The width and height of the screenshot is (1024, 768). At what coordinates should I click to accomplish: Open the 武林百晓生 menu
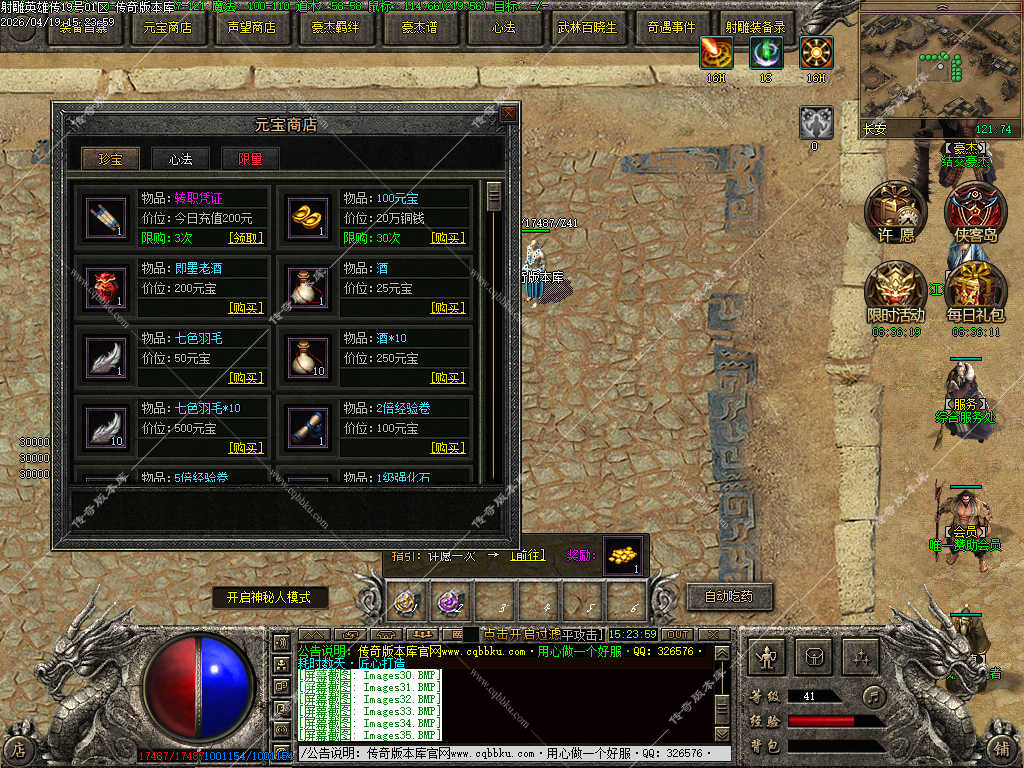[587, 28]
